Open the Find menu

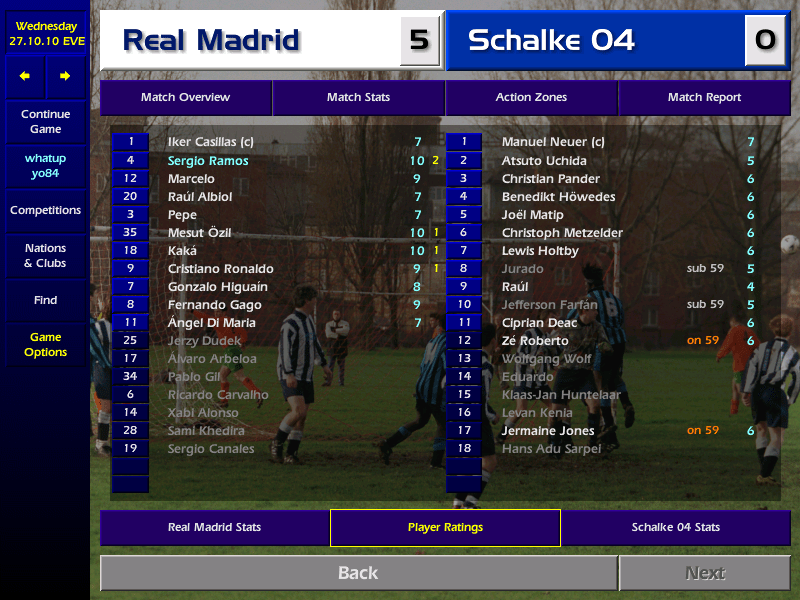pyautogui.click(x=45, y=300)
